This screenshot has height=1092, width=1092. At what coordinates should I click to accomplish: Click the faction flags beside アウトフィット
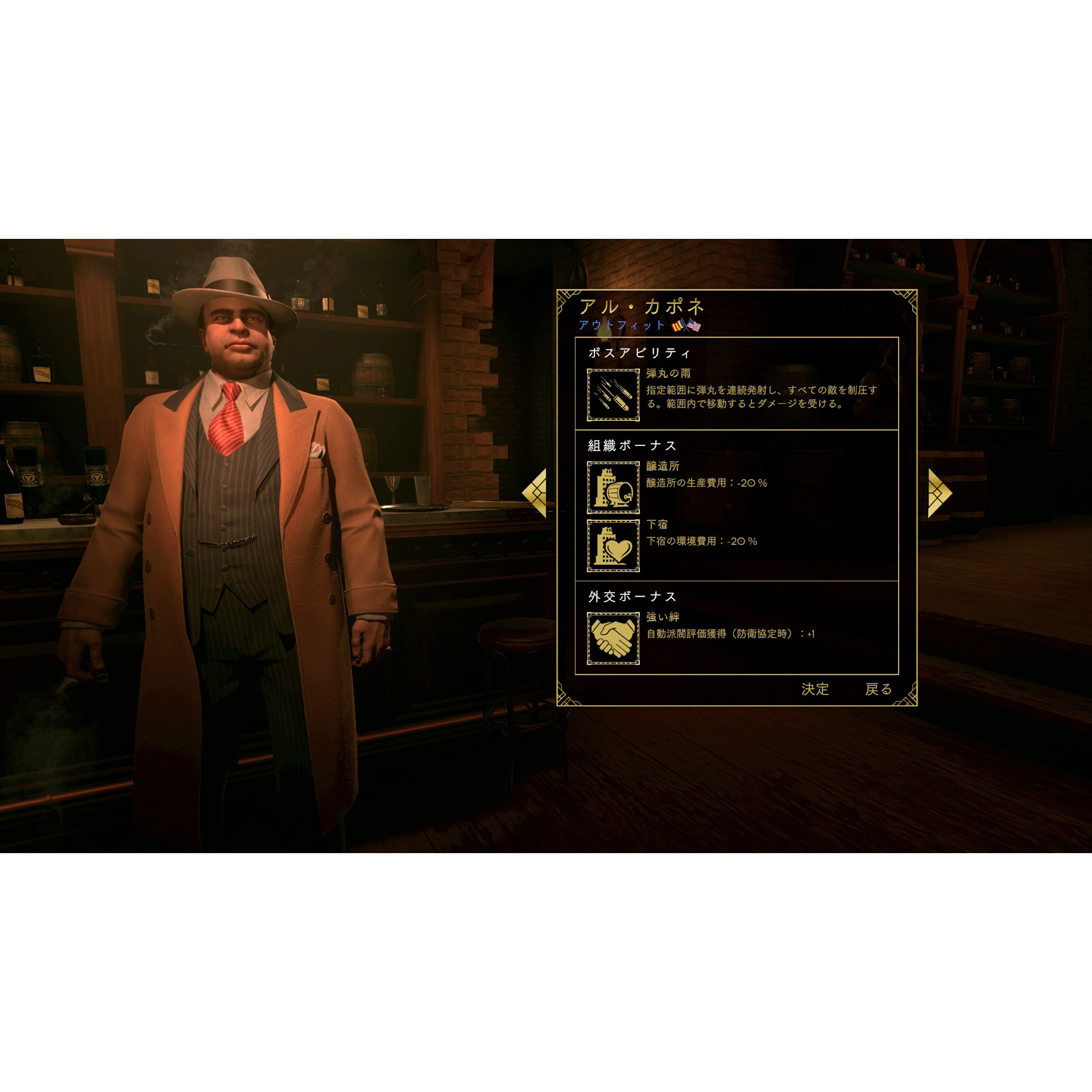pyautogui.click(x=686, y=326)
